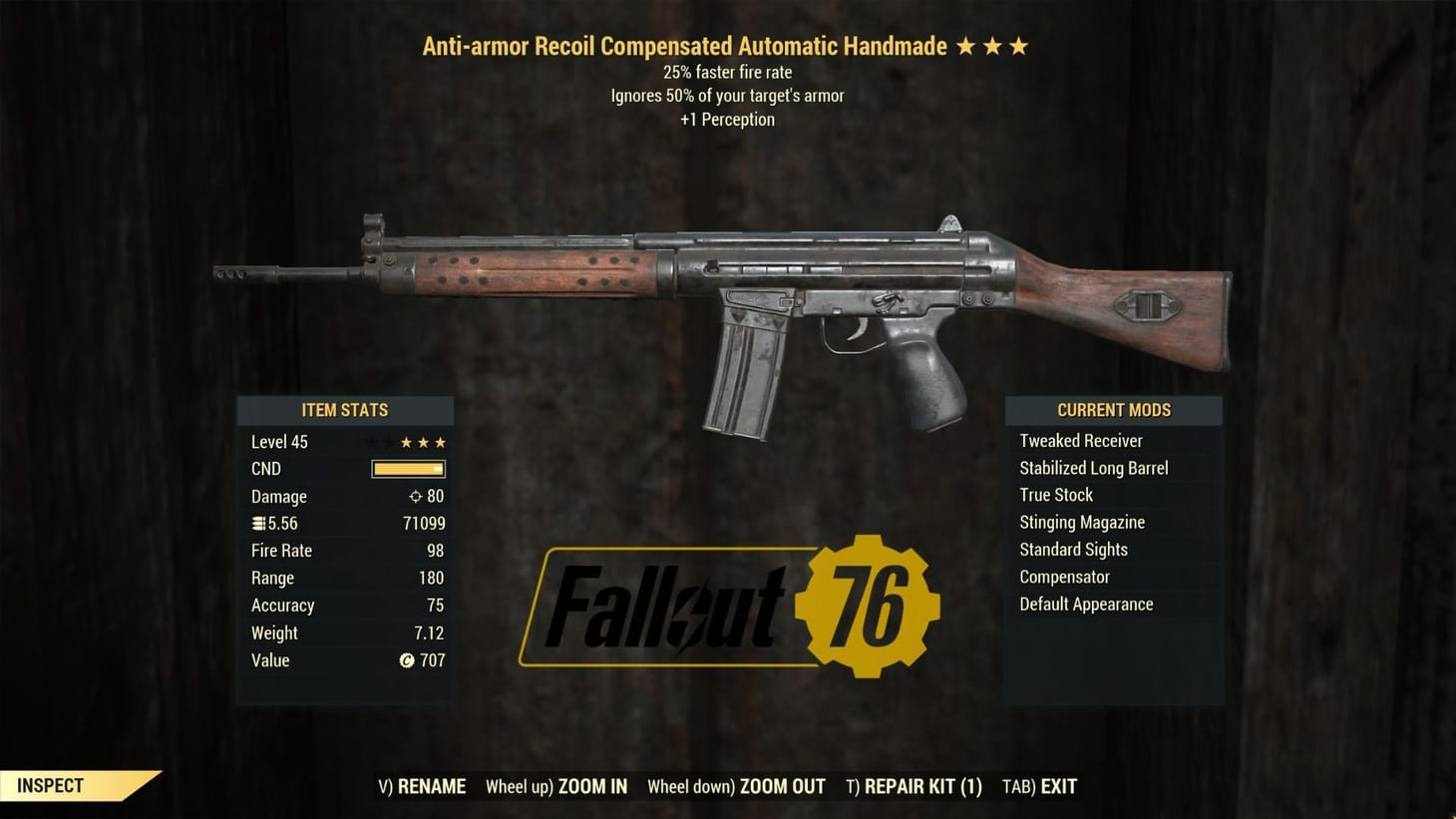Click the ITEM STATS panel header
Viewport: 1456px width, 819px height.
pyautogui.click(x=345, y=410)
